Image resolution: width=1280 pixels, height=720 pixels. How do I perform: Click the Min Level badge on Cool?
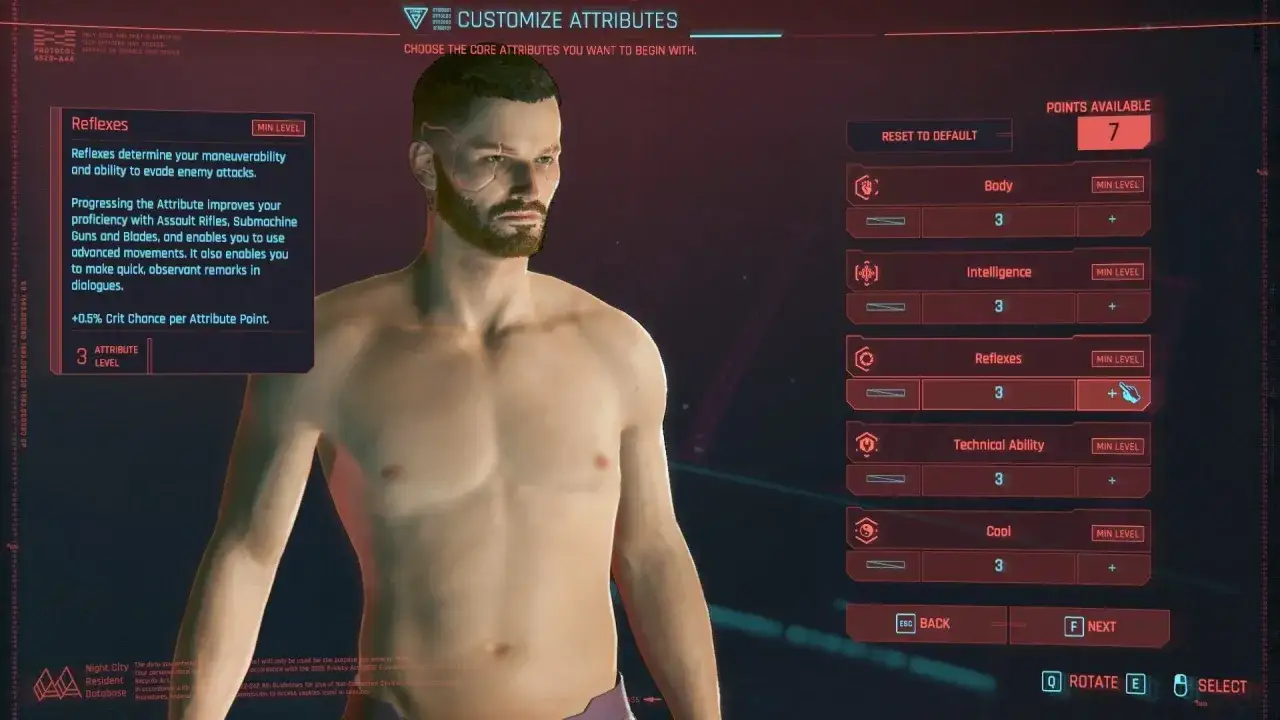pos(1116,533)
